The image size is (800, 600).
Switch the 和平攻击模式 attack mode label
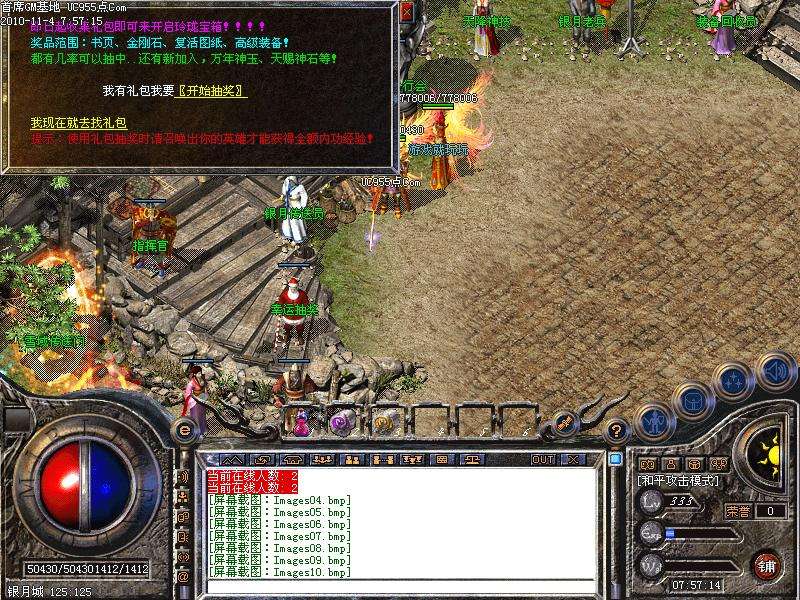[678, 481]
